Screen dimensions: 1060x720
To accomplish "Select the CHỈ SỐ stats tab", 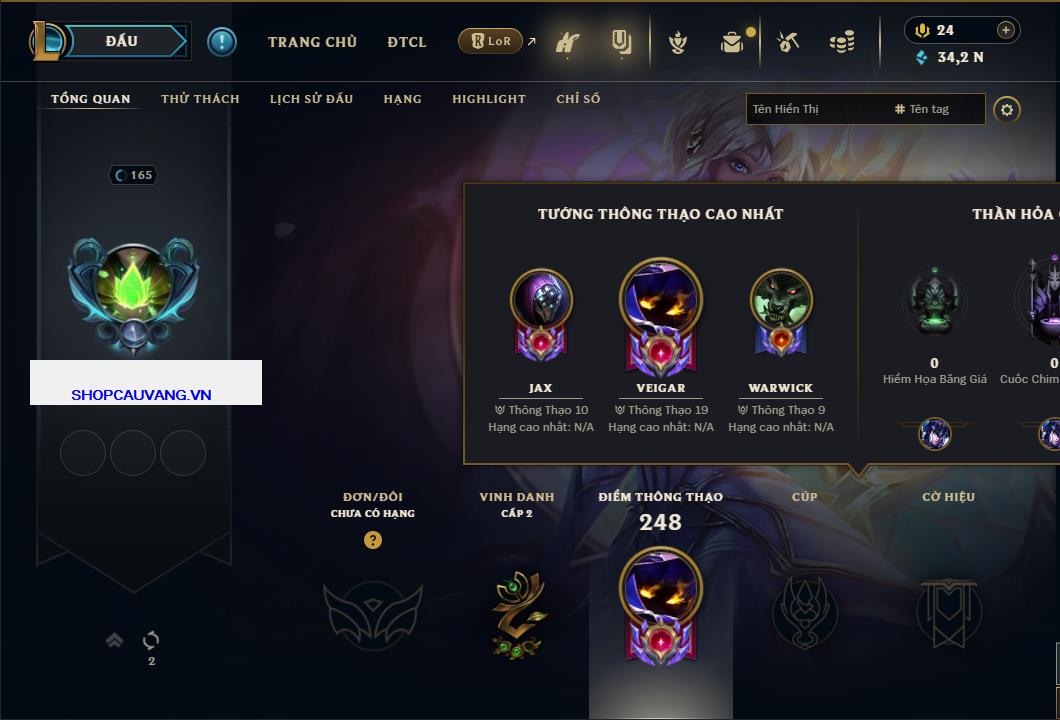I will coord(578,99).
